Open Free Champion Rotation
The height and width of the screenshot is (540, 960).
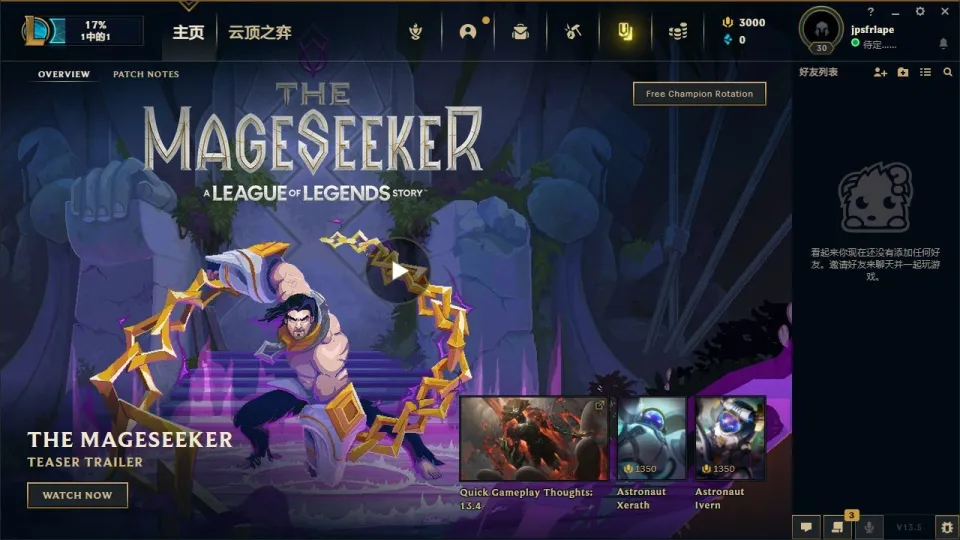(700, 94)
